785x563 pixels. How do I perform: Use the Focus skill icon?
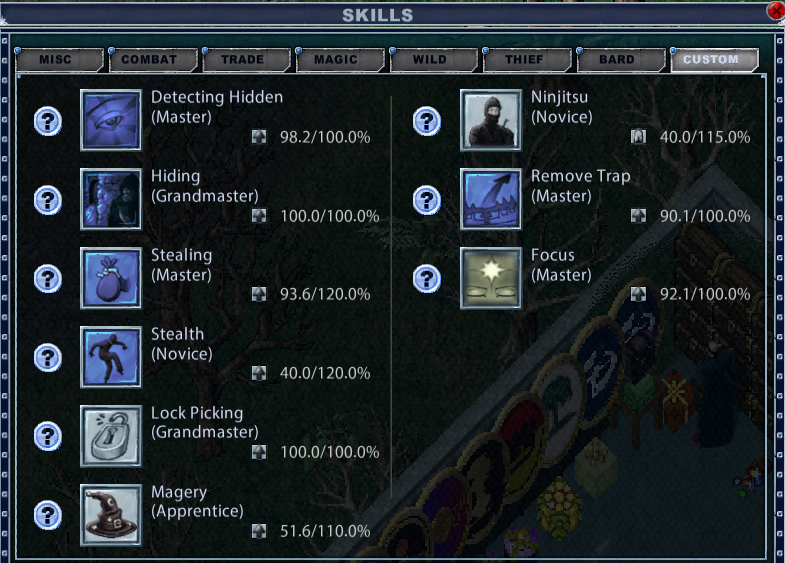pos(491,278)
